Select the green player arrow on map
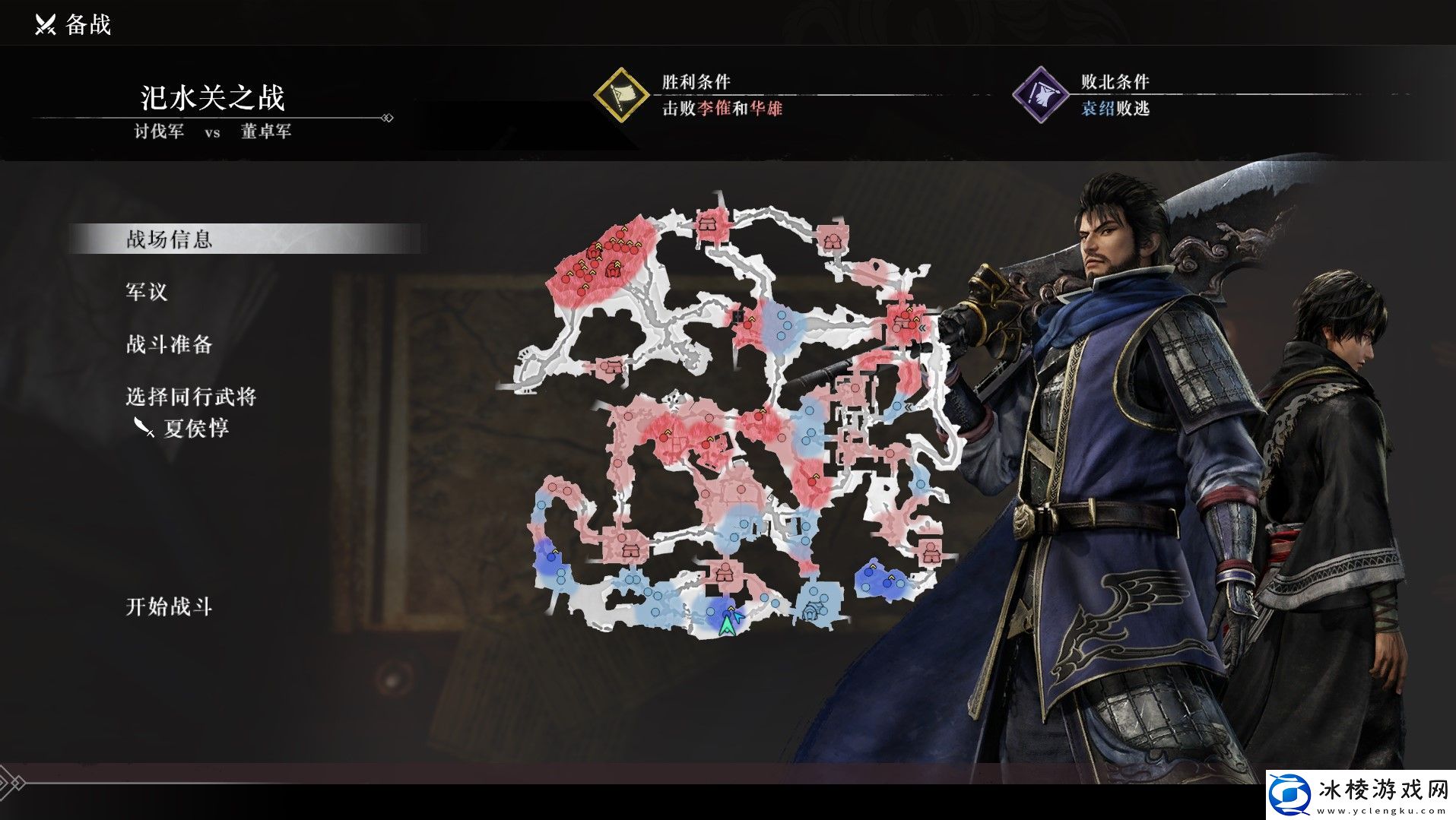Viewport: 1456px width, 820px height. (x=728, y=625)
